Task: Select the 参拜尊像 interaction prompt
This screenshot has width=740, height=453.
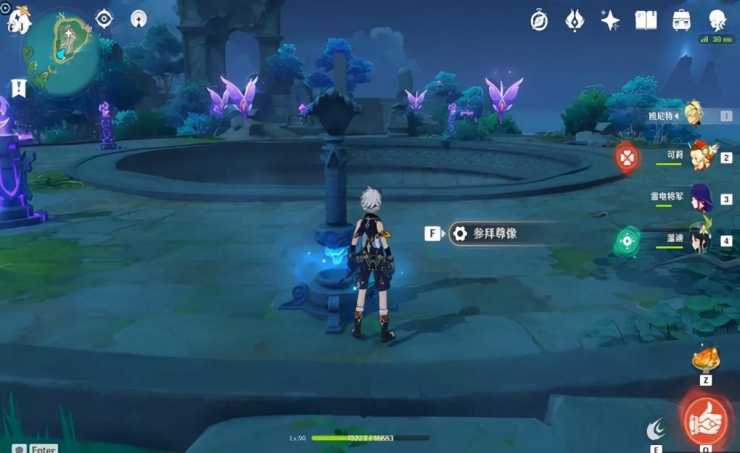Action: click(x=495, y=233)
